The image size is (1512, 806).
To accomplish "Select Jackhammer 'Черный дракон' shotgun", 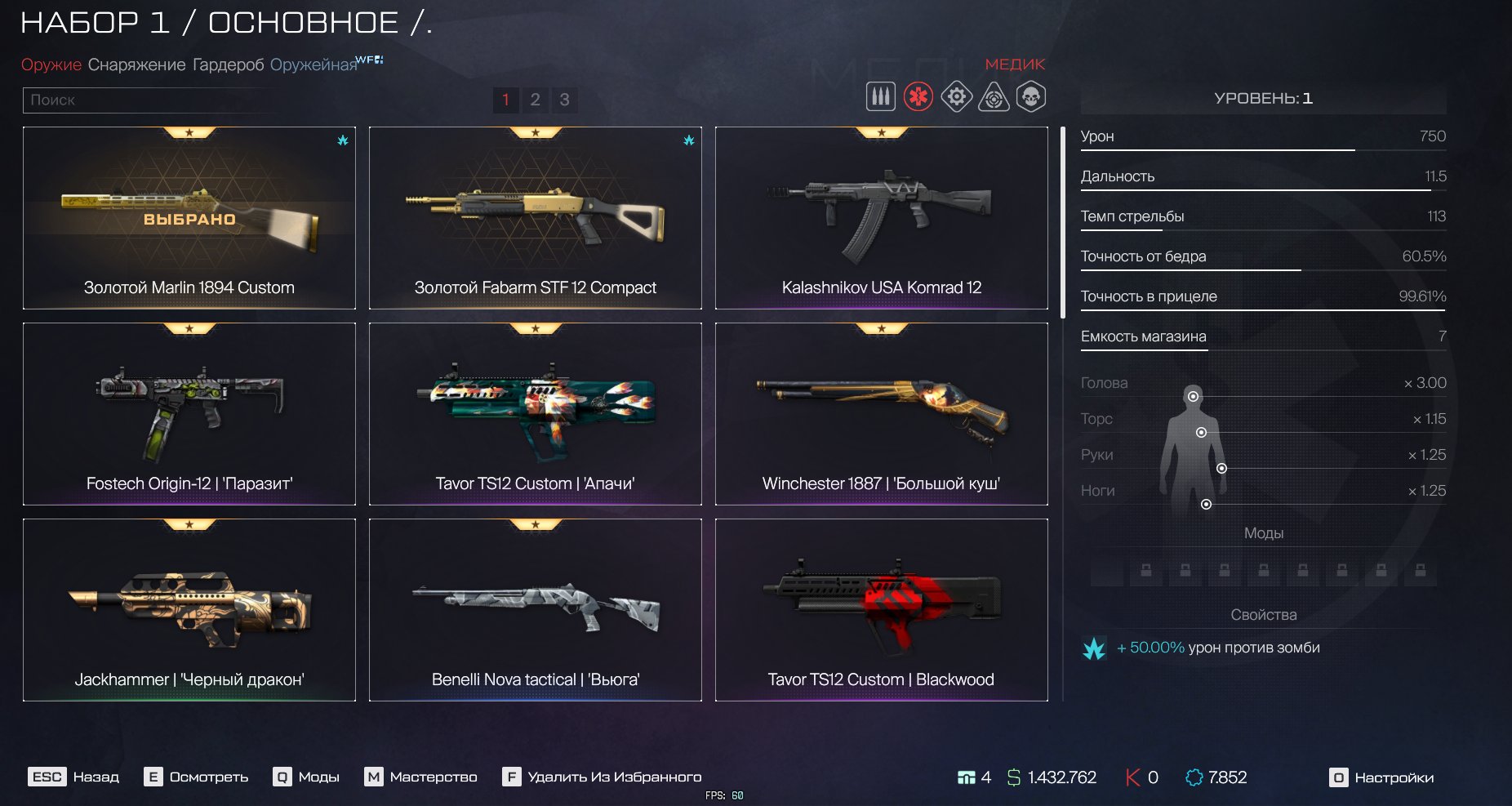I will point(189,610).
